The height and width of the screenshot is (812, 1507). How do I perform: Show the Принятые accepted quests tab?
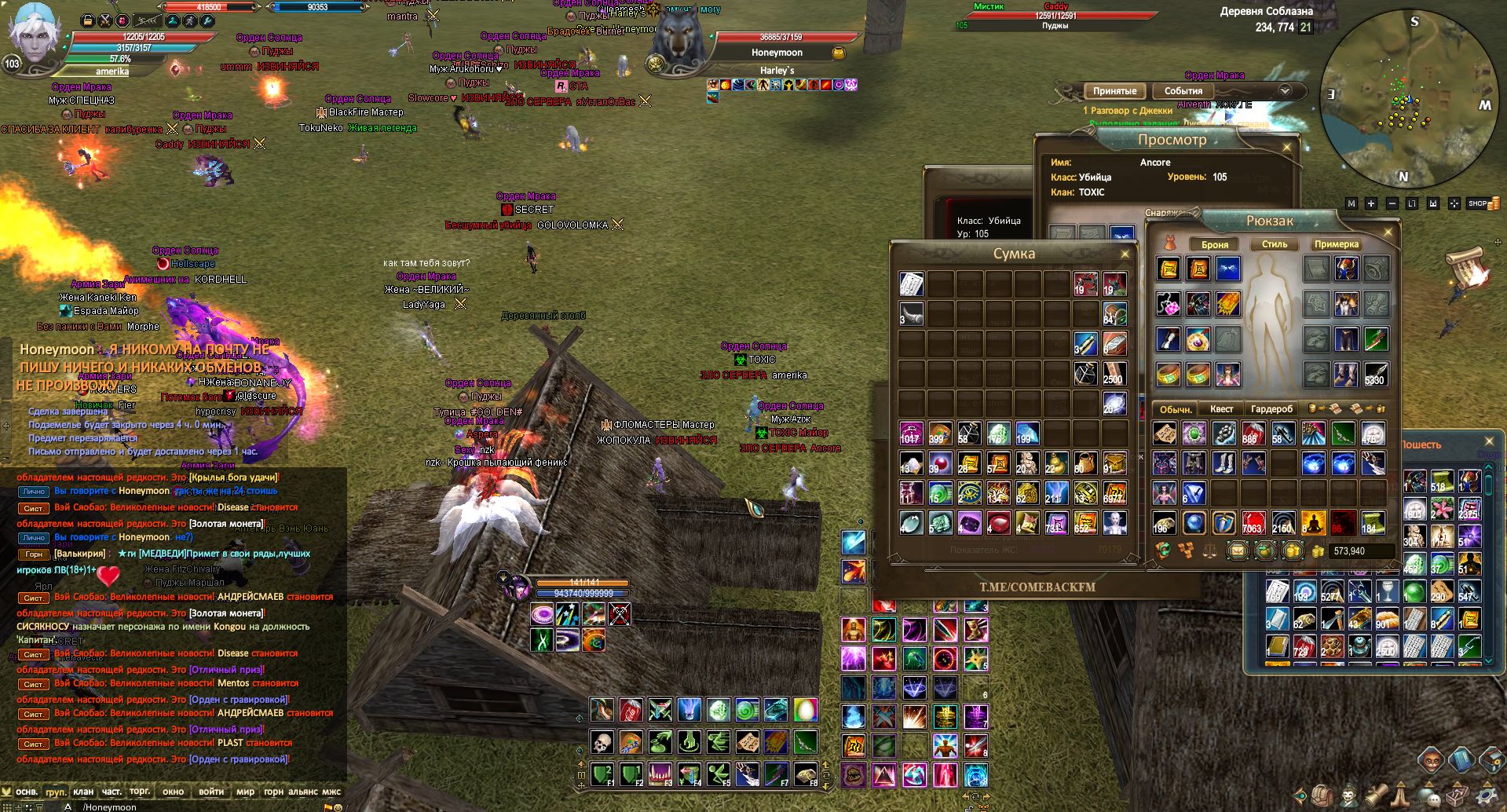pos(1114,91)
